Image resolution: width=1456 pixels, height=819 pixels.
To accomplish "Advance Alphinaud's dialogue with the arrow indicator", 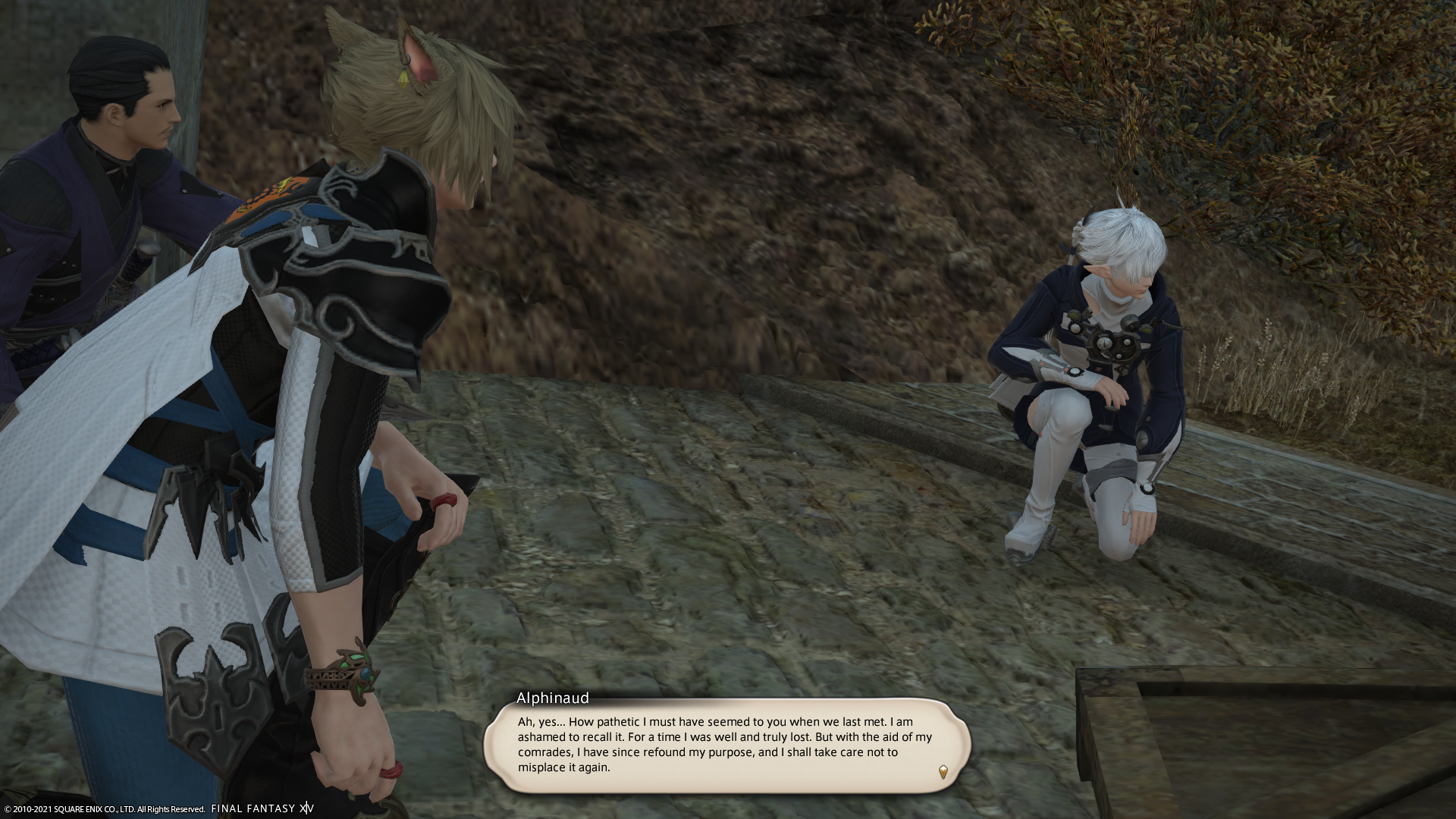I will [943, 773].
